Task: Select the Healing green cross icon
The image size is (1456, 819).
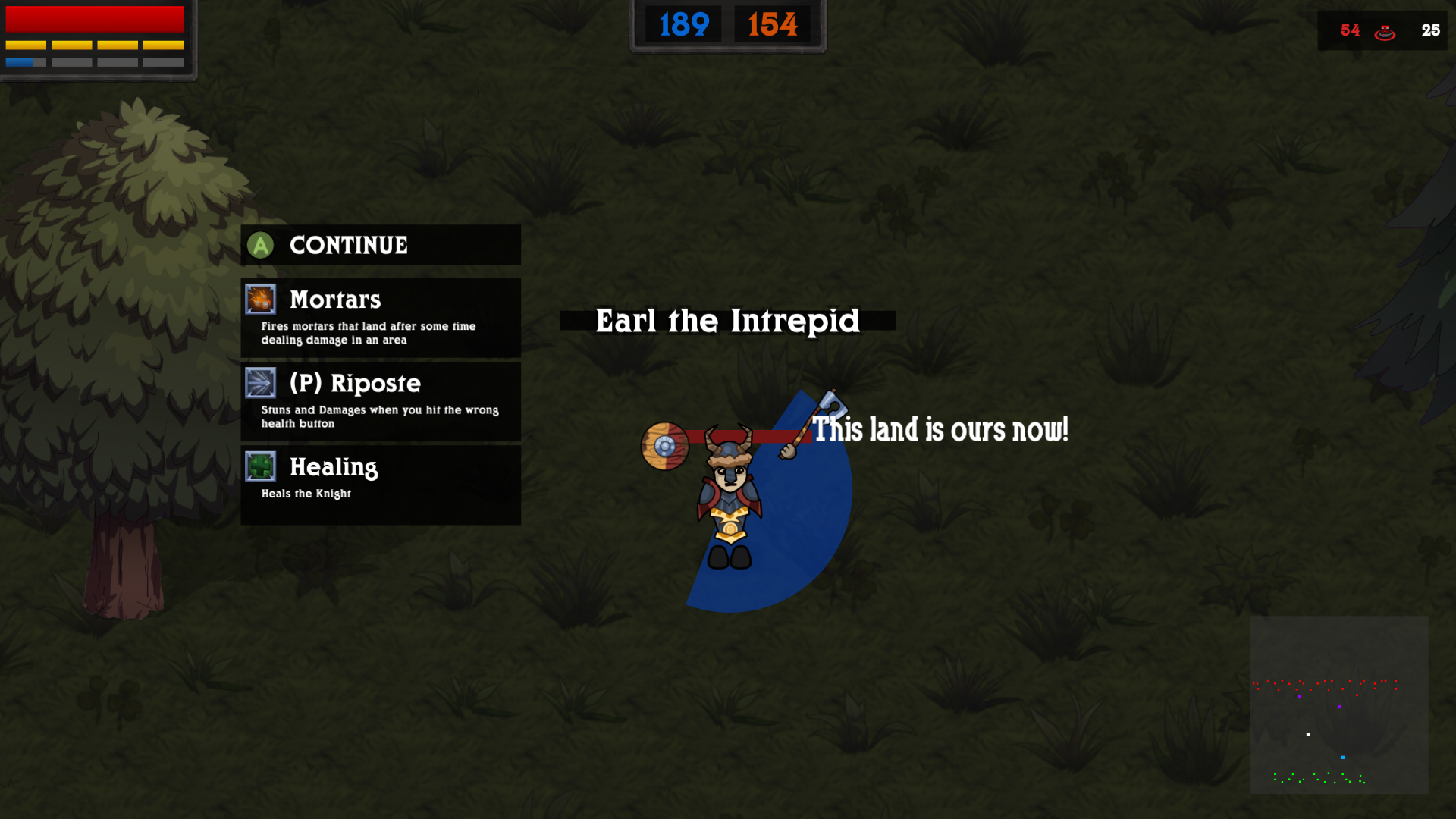Action: pyautogui.click(x=262, y=468)
